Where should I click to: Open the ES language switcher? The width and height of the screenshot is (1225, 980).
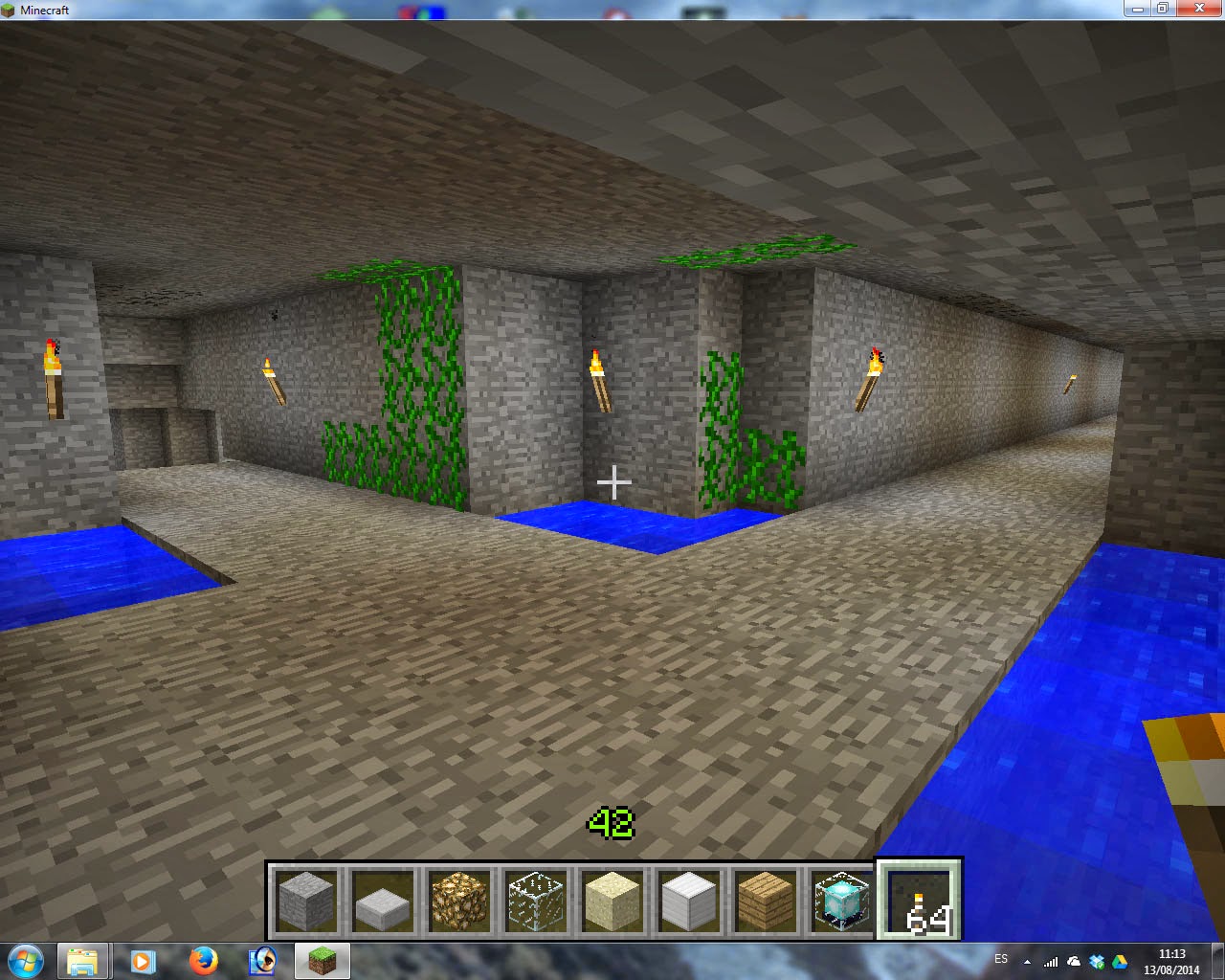[x=1002, y=959]
